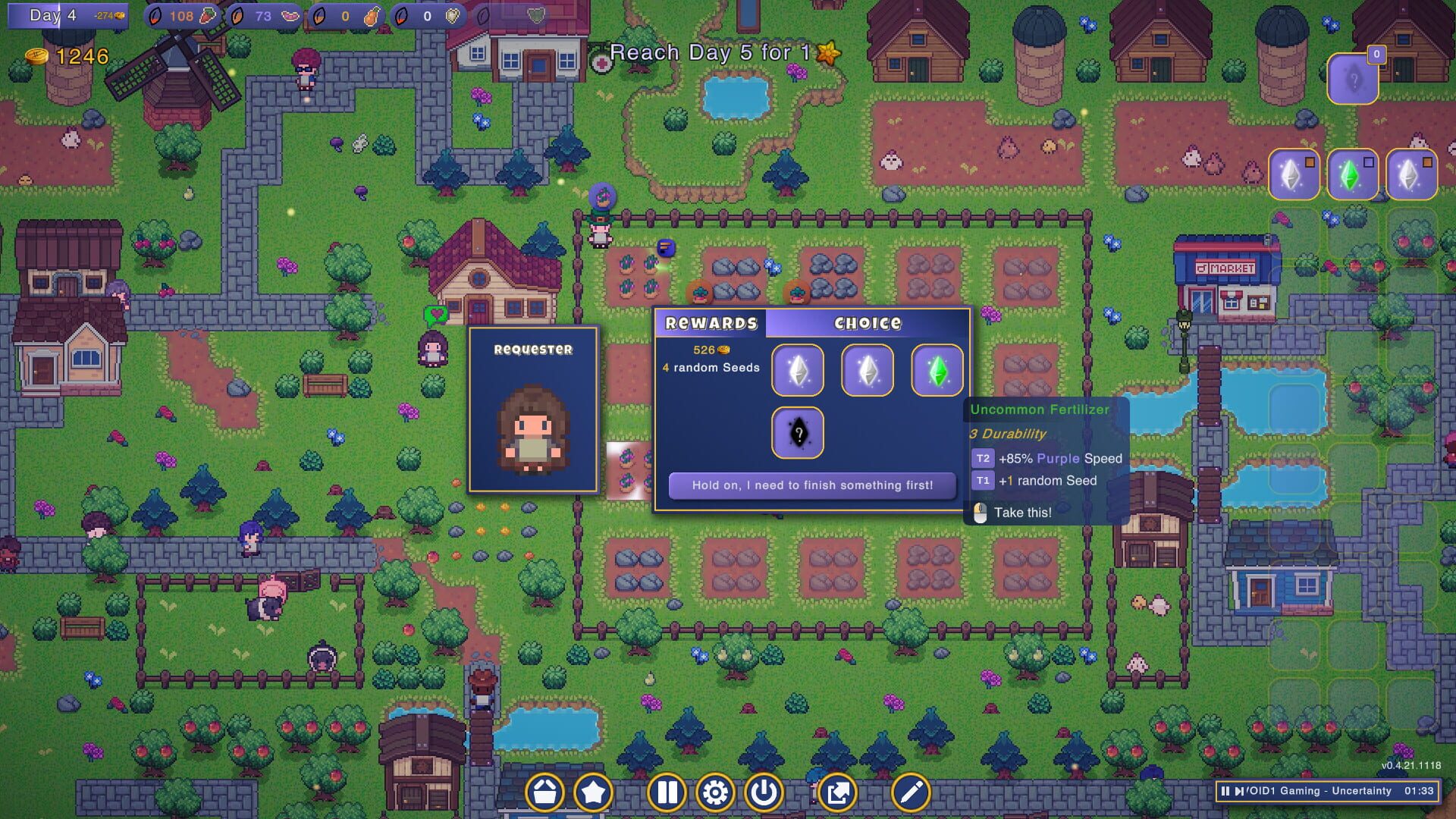Select the star favorites icon

coord(595,792)
